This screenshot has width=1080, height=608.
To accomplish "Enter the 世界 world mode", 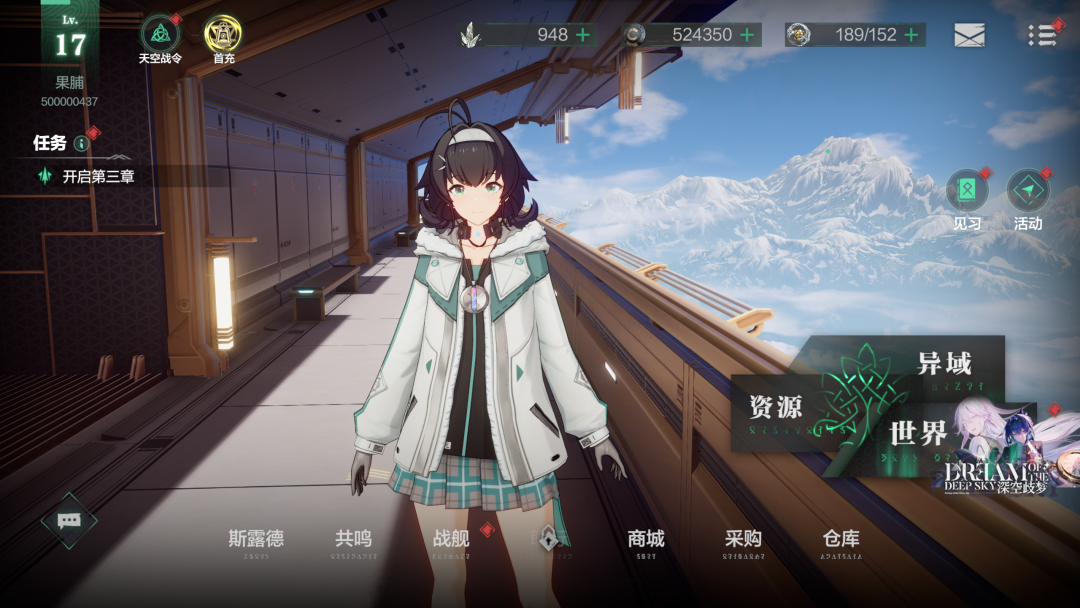I will [918, 434].
